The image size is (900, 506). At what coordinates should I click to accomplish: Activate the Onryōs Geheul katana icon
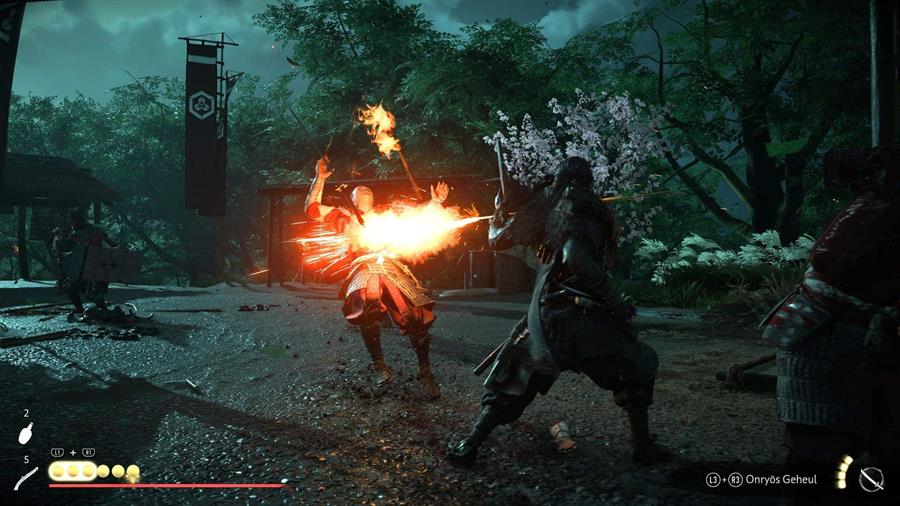pyautogui.click(x=870, y=479)
